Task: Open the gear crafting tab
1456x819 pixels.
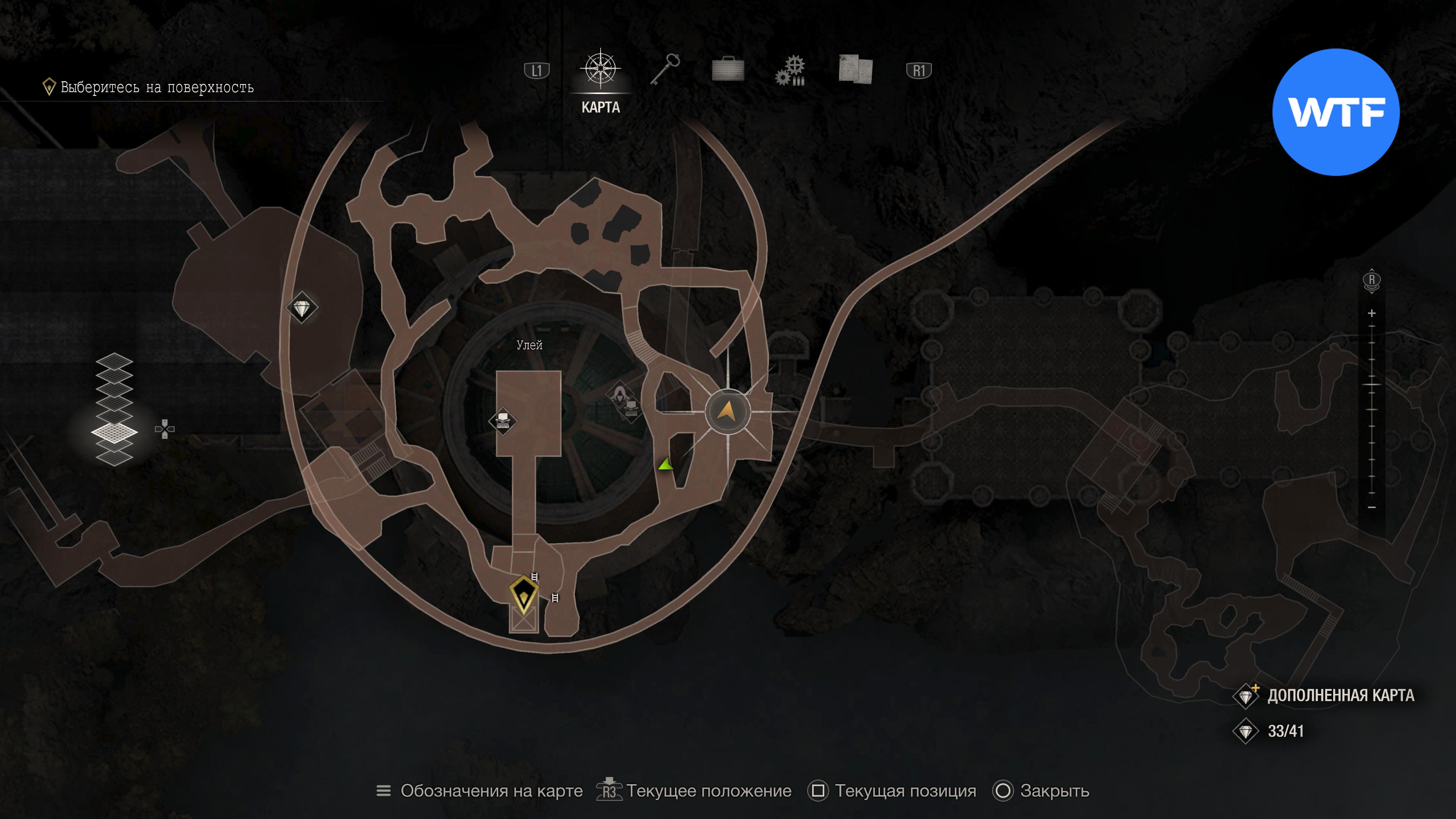Action: click(791, 71)
